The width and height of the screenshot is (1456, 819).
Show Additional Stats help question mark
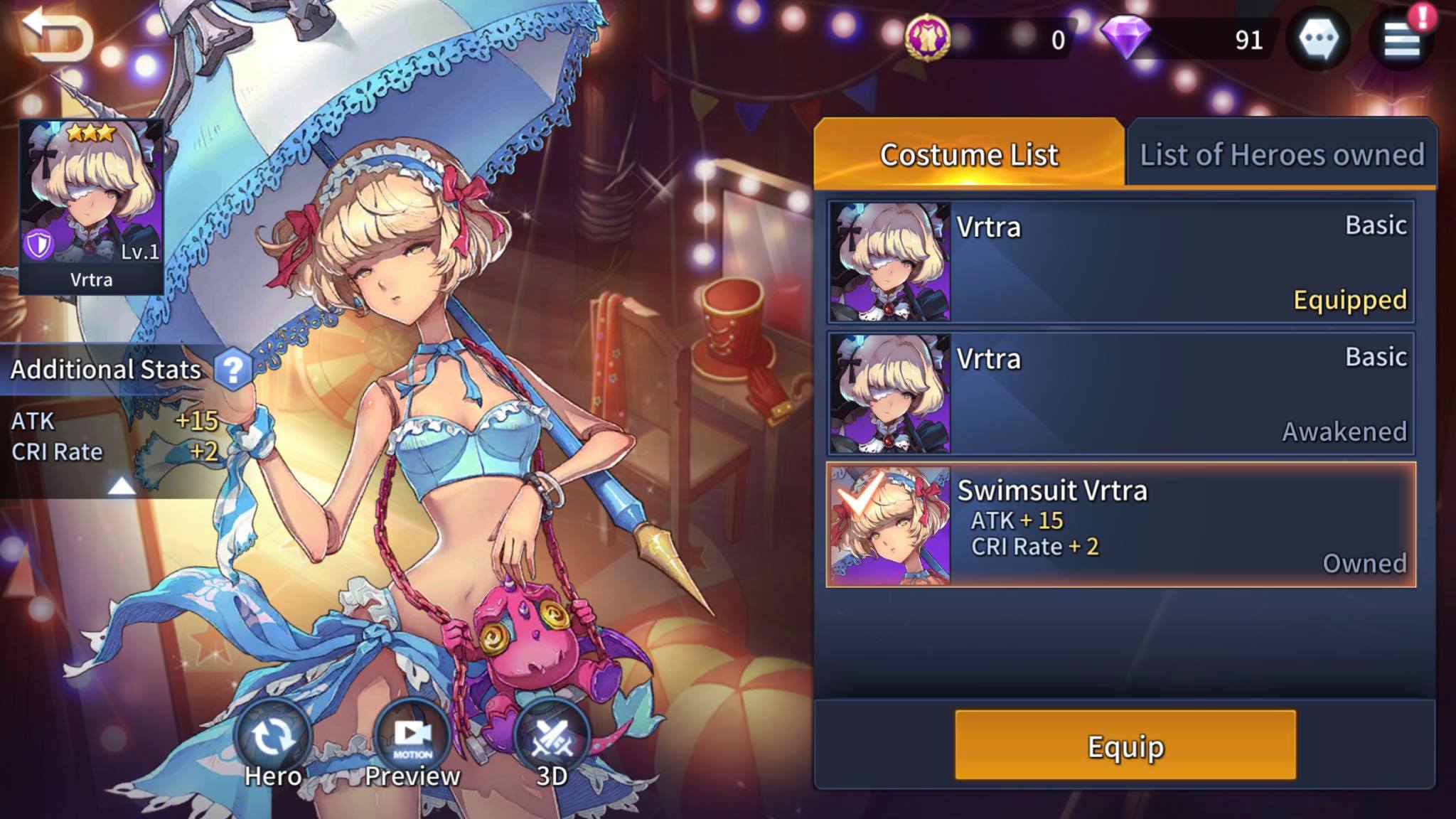click(232, 369)
